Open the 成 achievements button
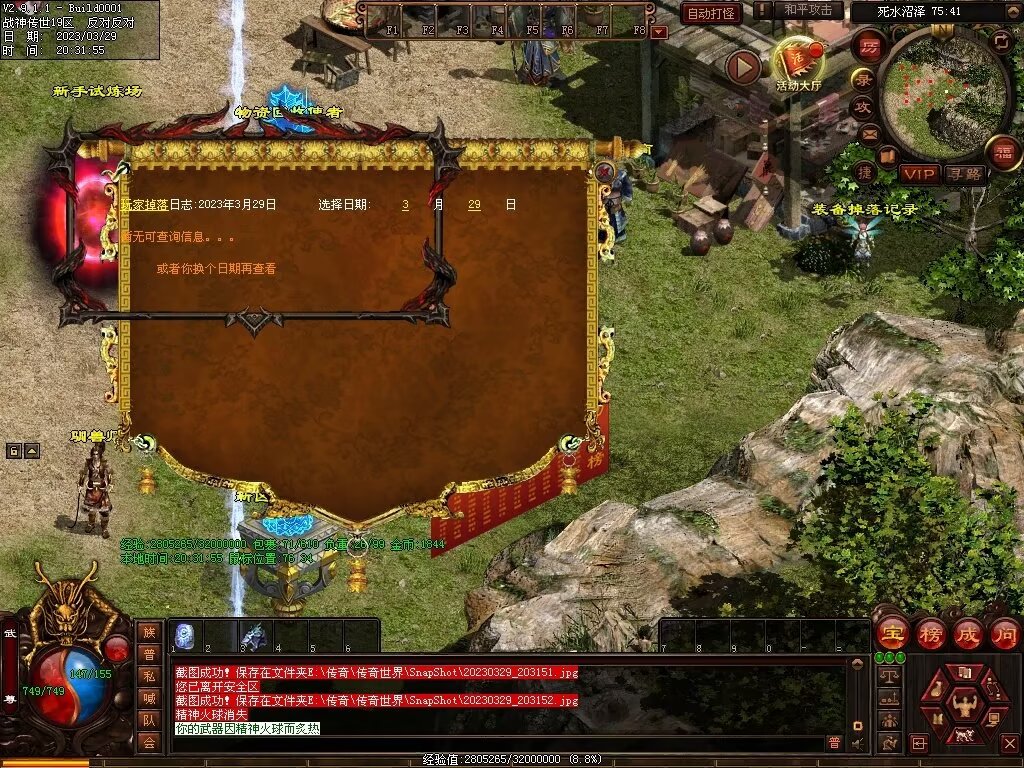Screen dimensions: 1024x768 tap(967, 633)
